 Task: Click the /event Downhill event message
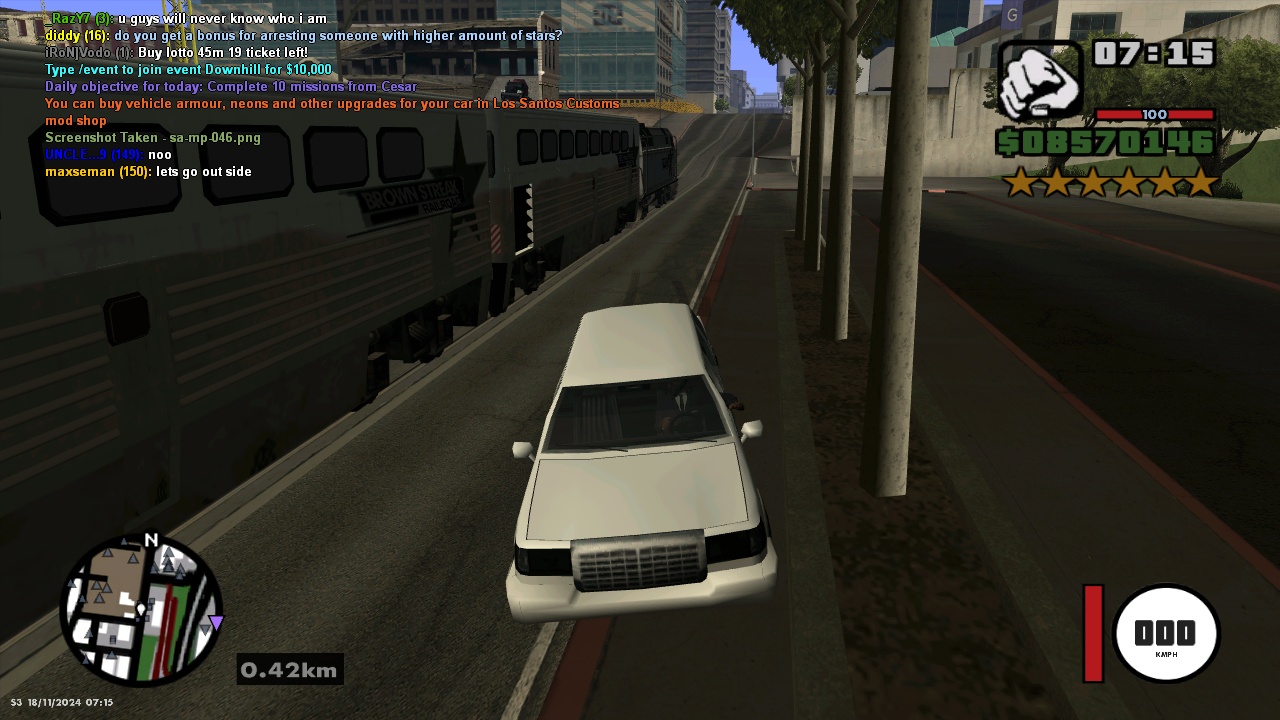click(x=185, y=69)
